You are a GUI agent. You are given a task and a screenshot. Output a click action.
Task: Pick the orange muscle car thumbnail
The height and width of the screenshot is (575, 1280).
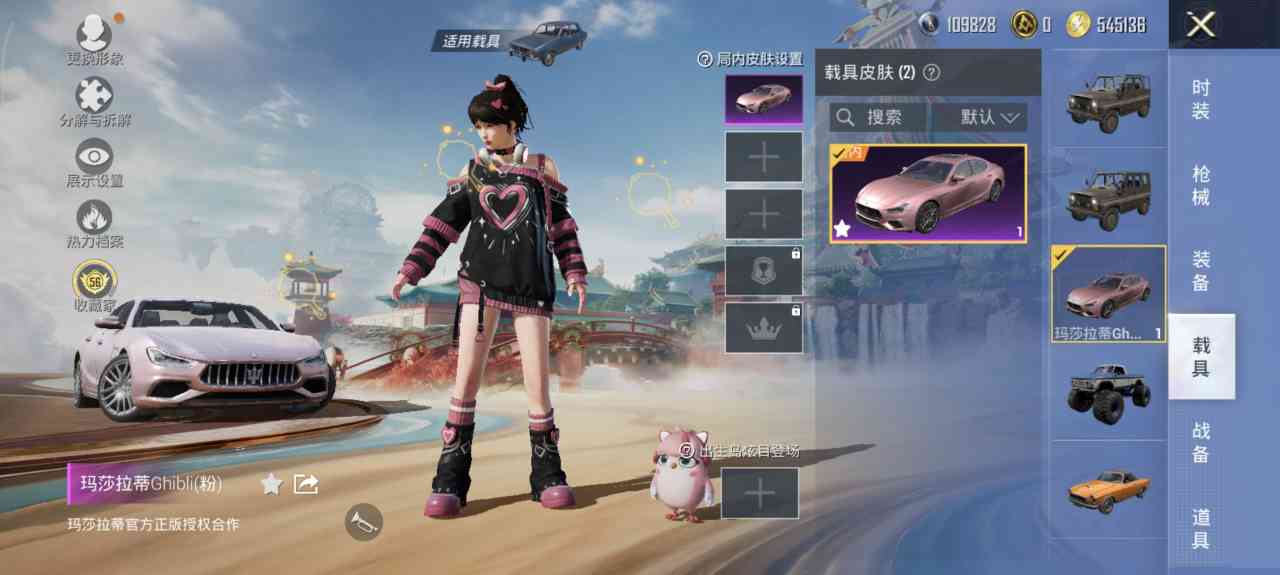tap(1108, 488)
